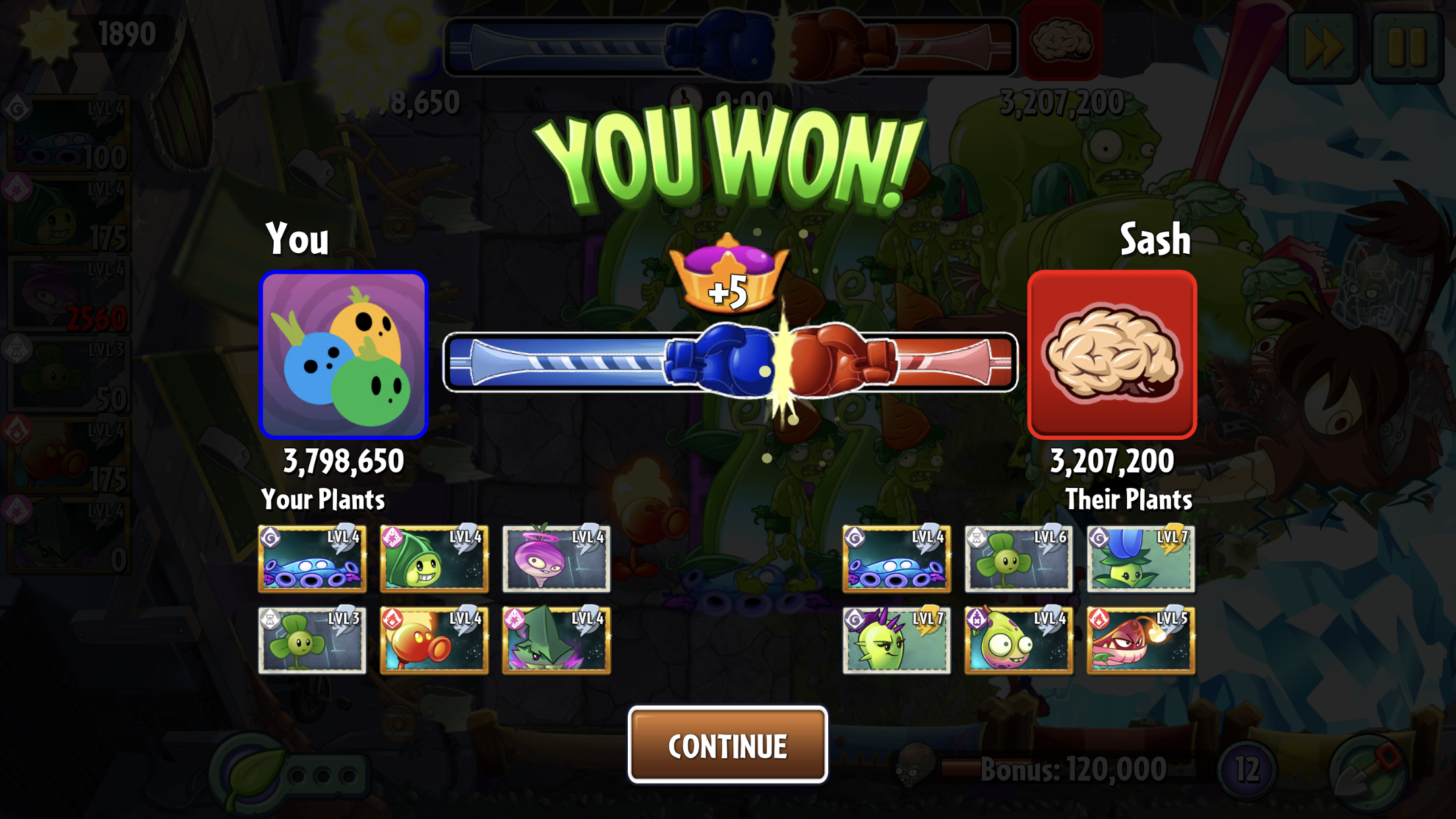View your blue spotted plant card
The image size is (1456, 819).
312,559
